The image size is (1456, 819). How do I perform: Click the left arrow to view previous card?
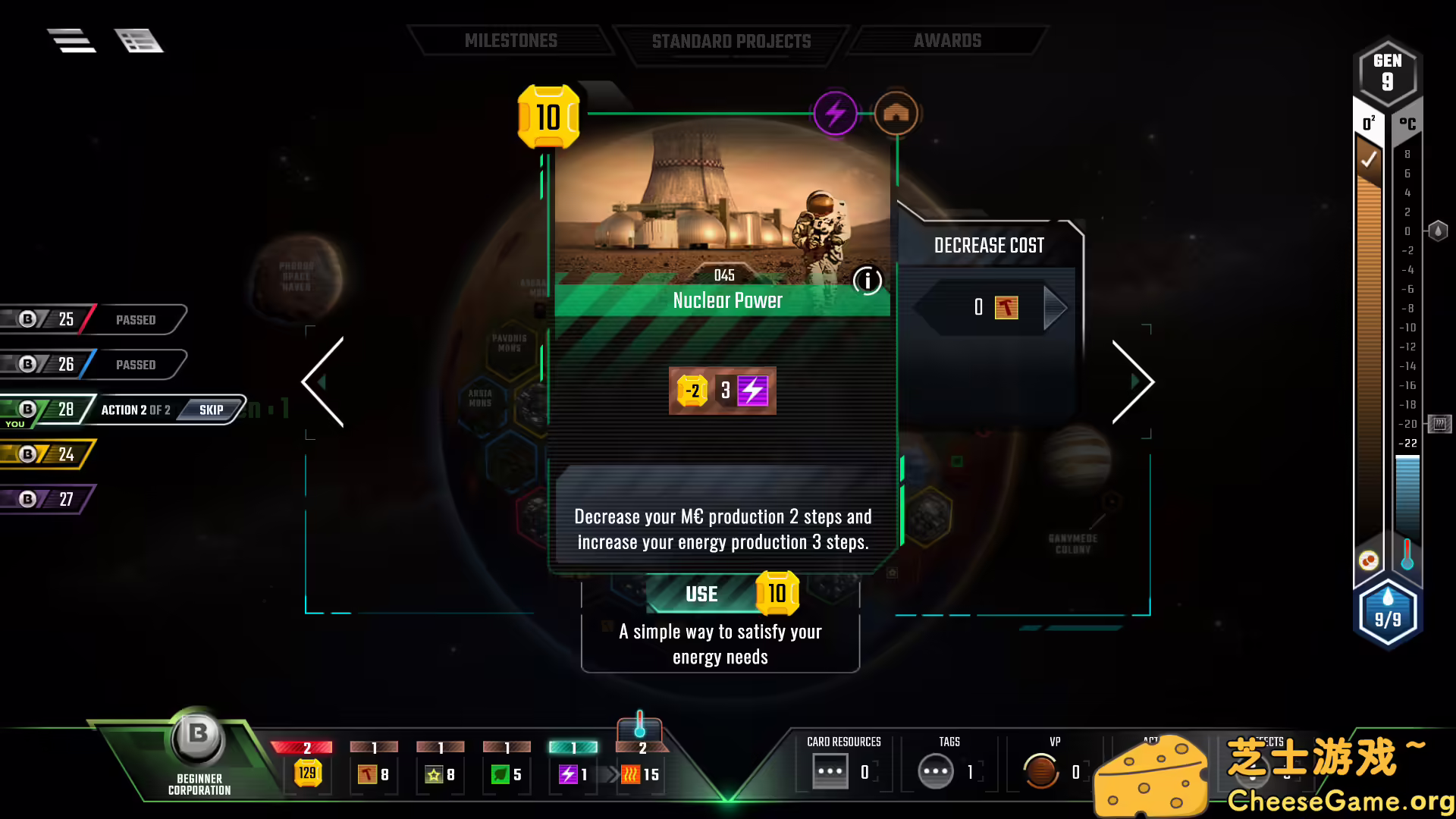322,381
